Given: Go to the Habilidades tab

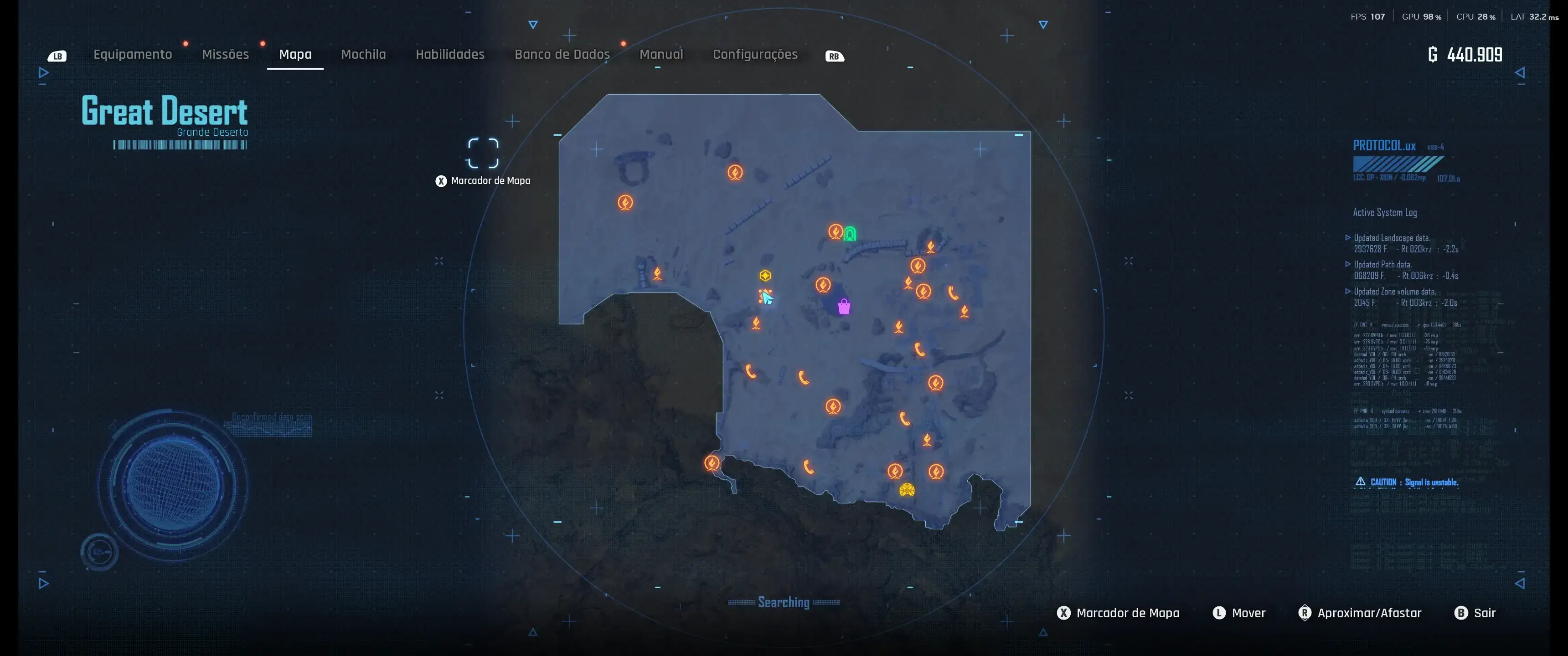Looking at the screenshot, I should coord(450,54).
